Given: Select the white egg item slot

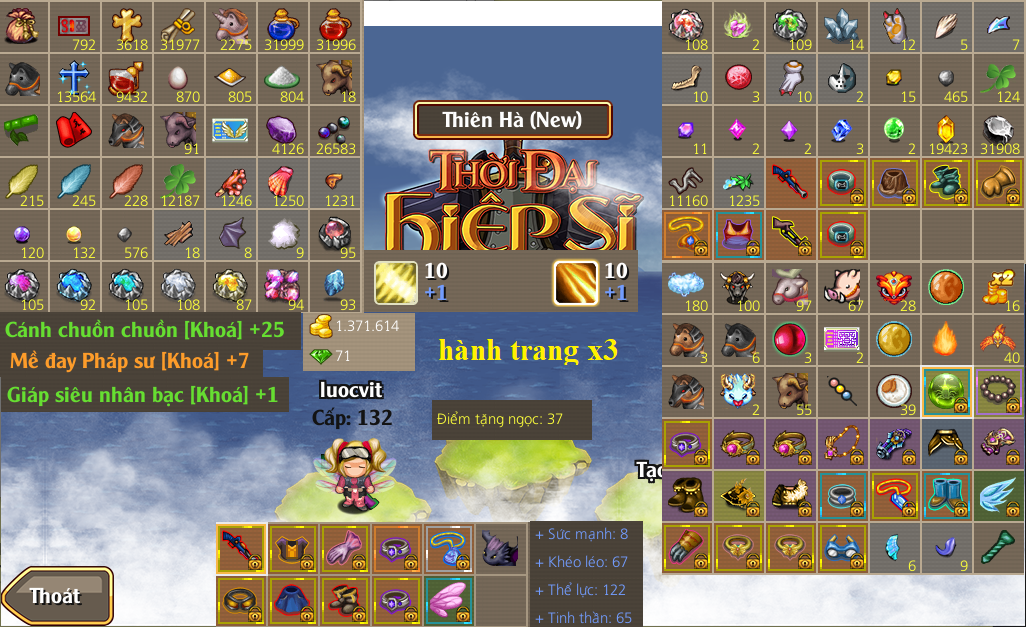Looking at the screenshot, I should [x=180, y=78].
